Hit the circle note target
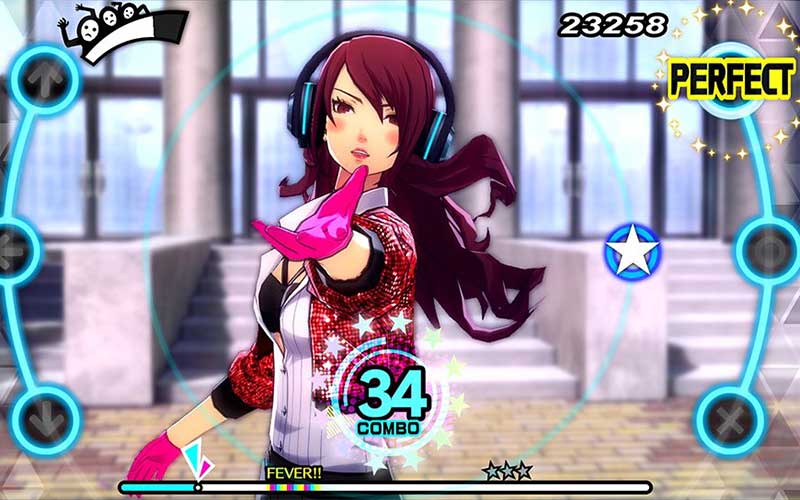This screenshot has width=800, height=500. [770, 248]
